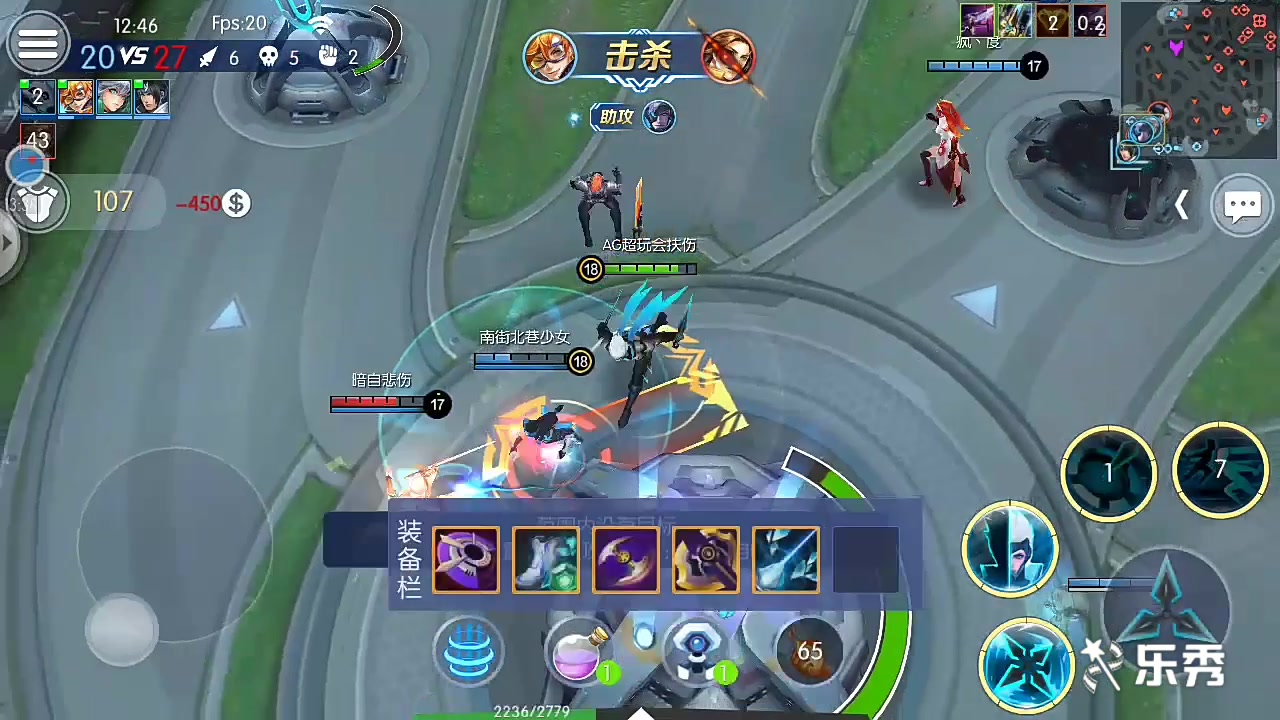Select the purple blade item in equipment bar
The height and width of the screenshot is (720, 1280).
coord(466,559)
